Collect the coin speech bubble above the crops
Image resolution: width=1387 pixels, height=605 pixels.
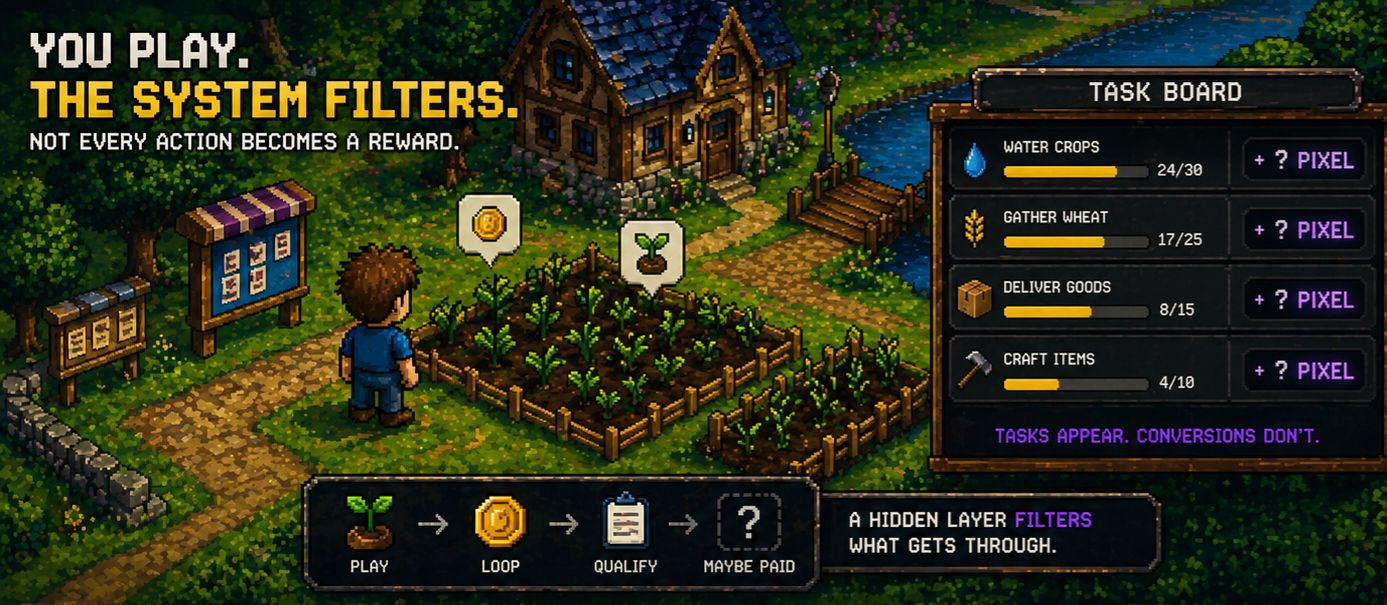pyautogui.click(x=489, y=224)
